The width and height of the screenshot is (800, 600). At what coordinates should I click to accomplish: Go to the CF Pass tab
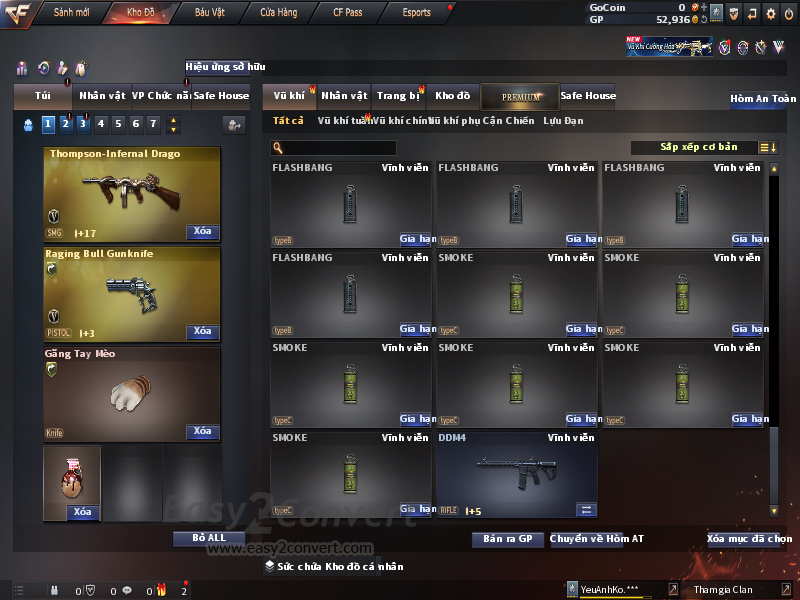tap(347, 13)
